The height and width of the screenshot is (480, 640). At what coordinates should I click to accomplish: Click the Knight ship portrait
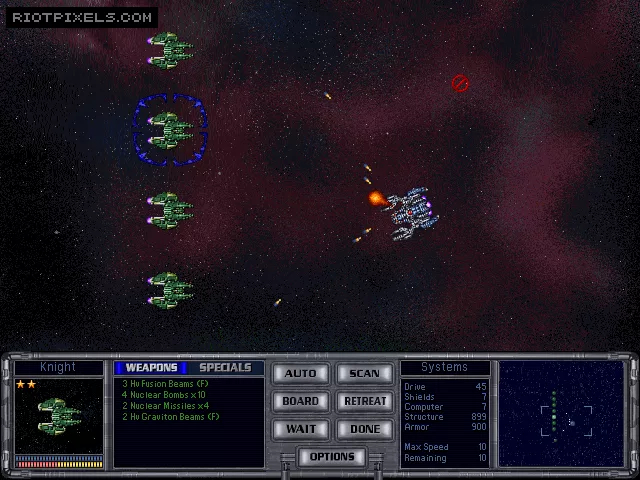pos(59,415)
